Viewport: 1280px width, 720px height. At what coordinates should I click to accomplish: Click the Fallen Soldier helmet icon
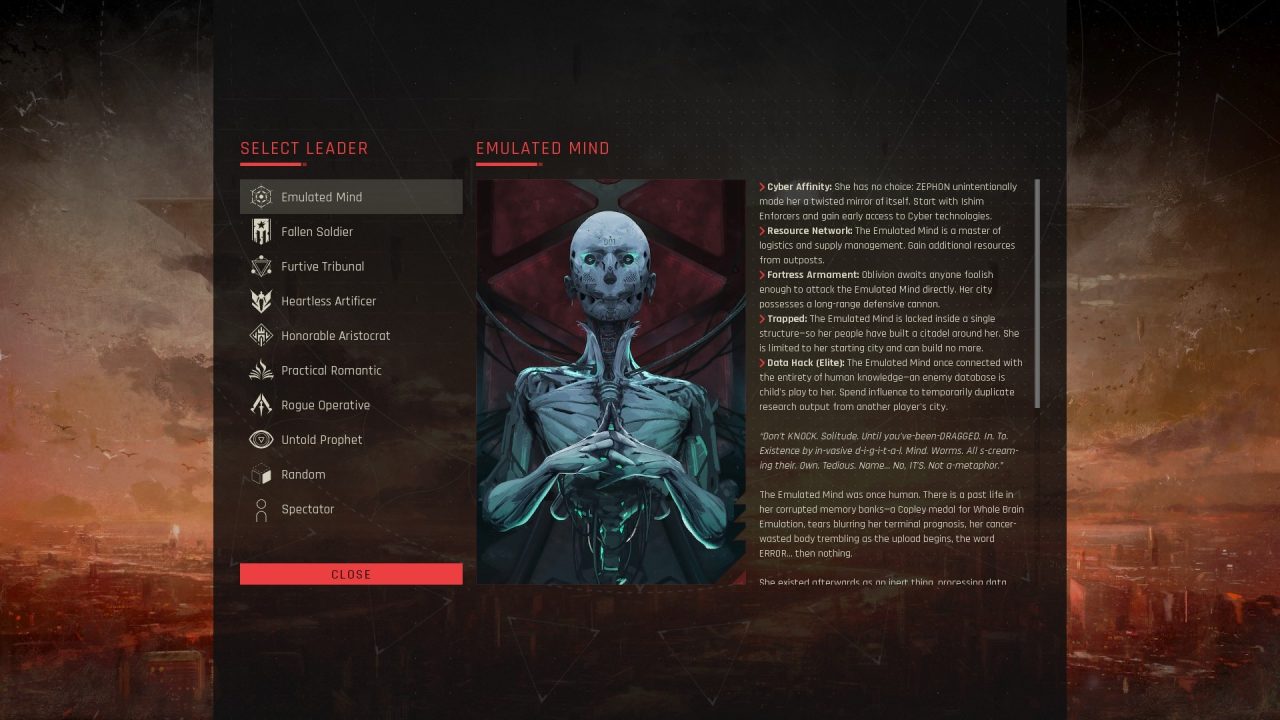click(x=260, y=231)
